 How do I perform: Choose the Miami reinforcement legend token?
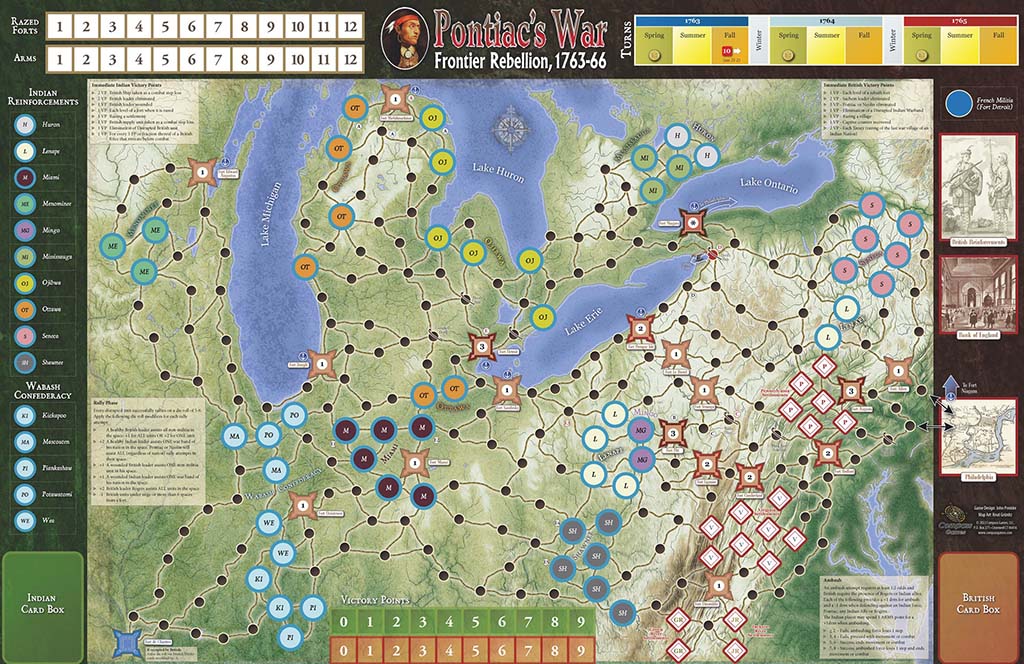click(22, 178)
